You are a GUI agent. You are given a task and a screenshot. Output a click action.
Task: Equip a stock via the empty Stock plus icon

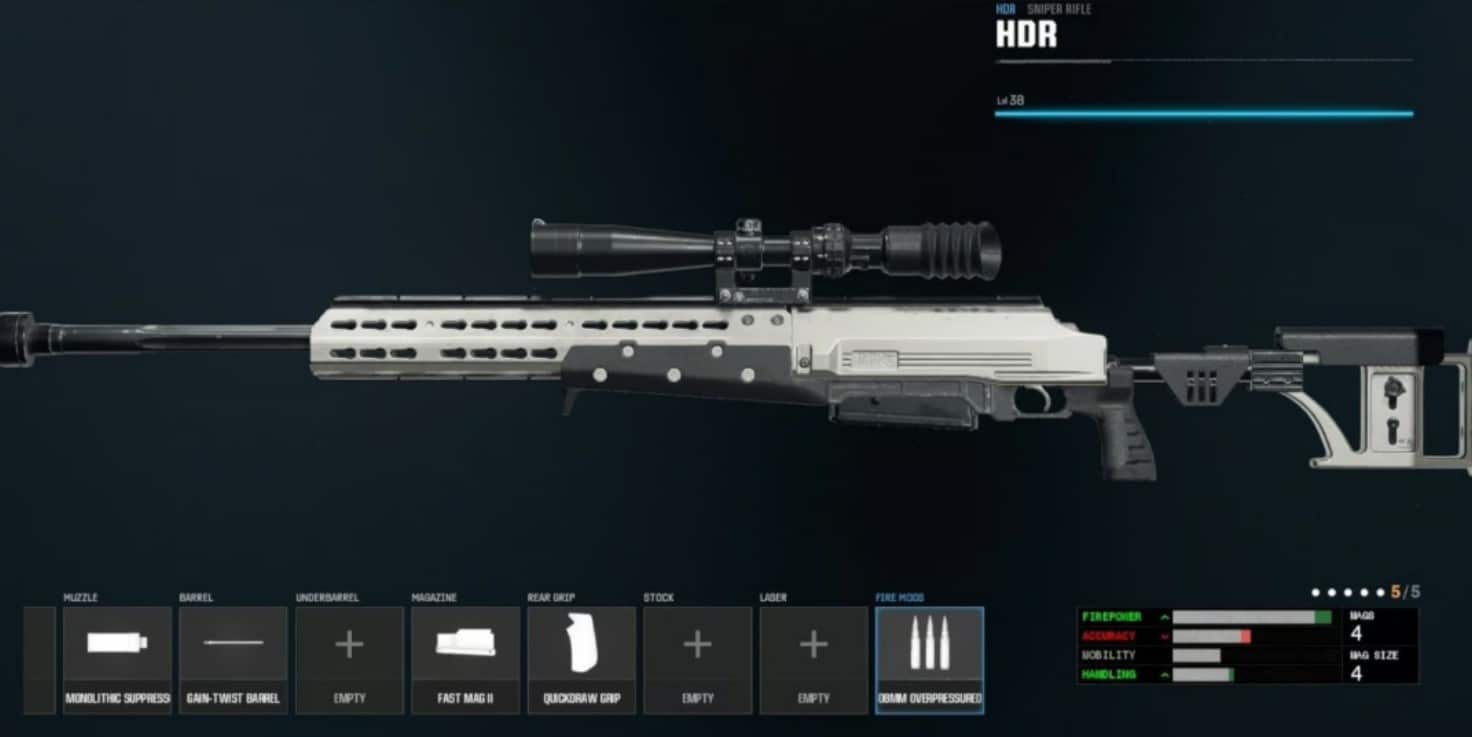click(697, 647)
